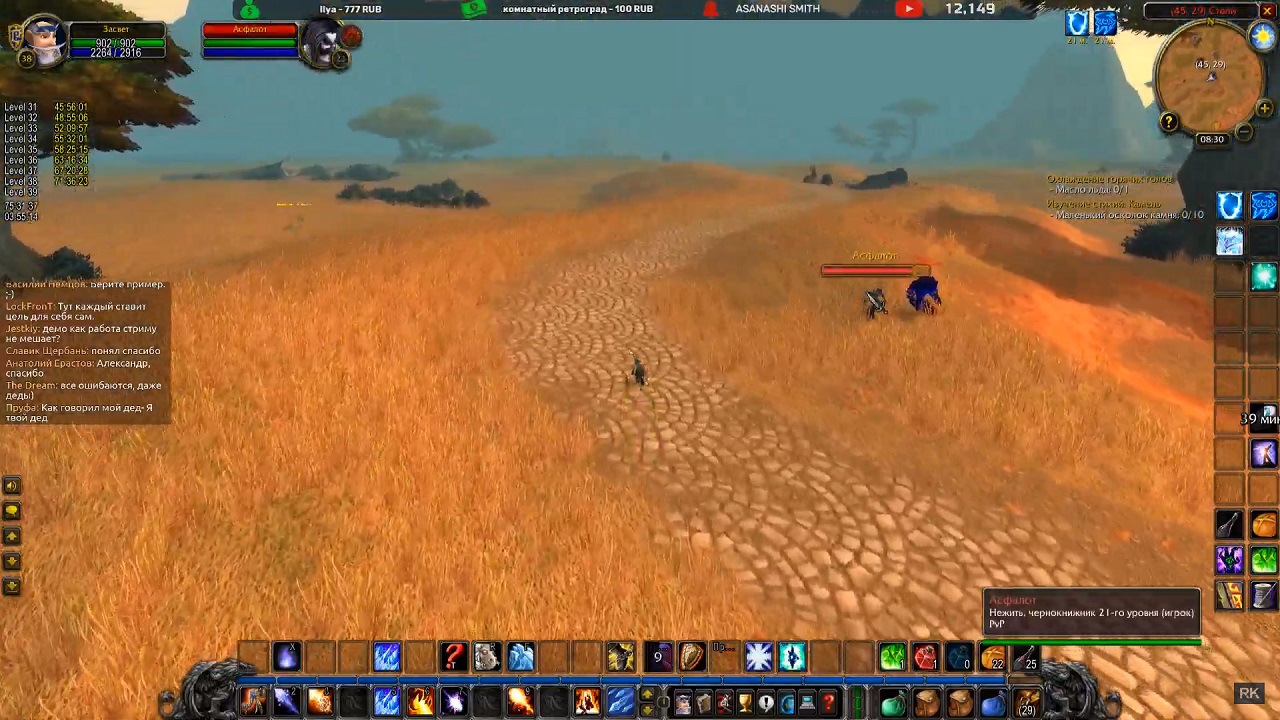
Task: Open the backpack with 29 free slots
Action: click(1027, 702)
